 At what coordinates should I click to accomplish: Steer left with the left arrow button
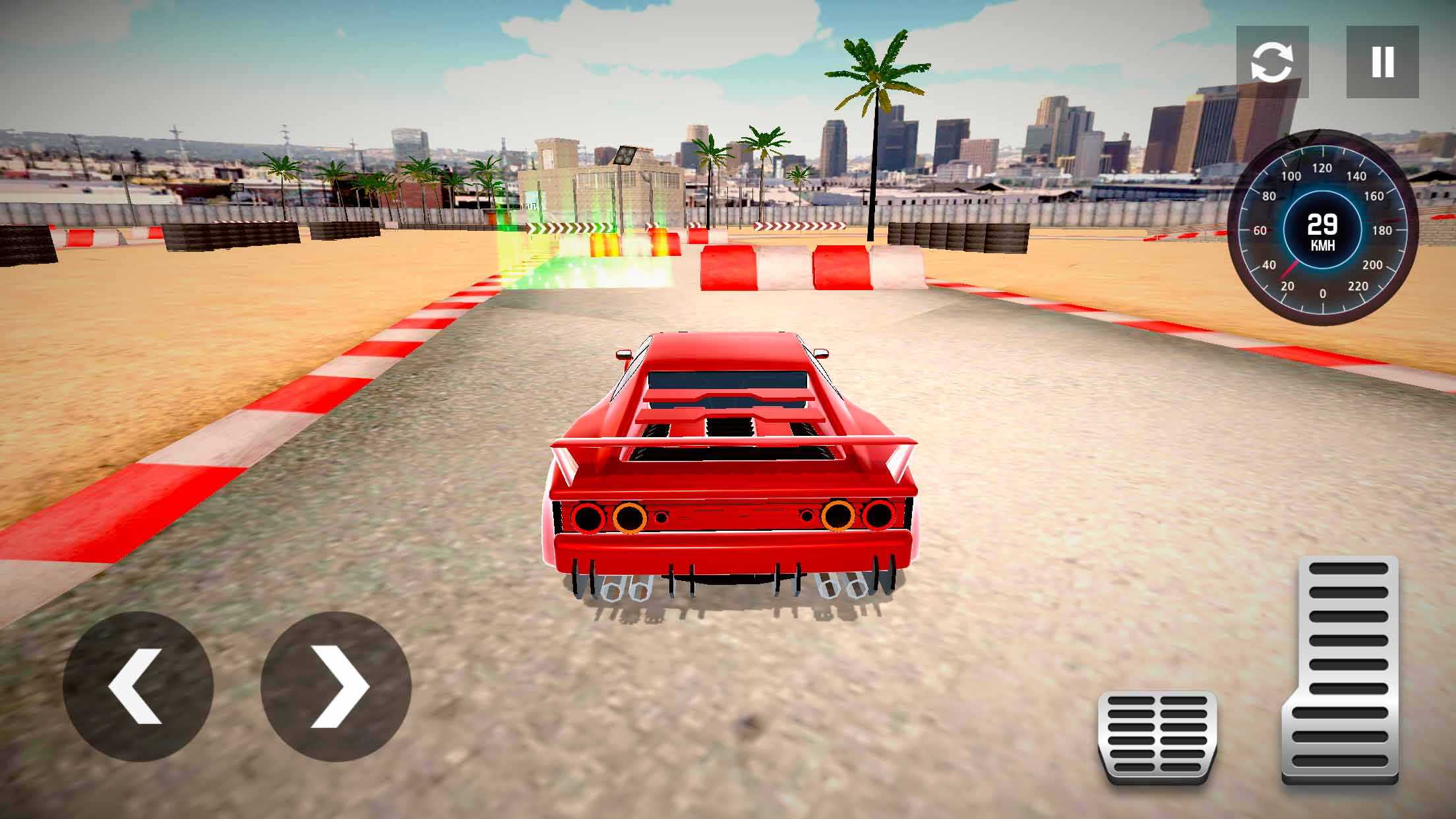138,686
